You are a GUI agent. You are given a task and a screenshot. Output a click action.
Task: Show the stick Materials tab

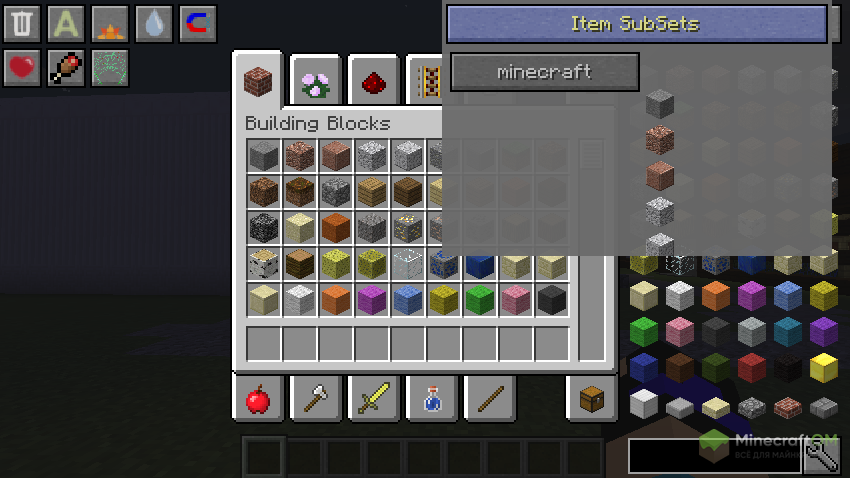point(489,400)
